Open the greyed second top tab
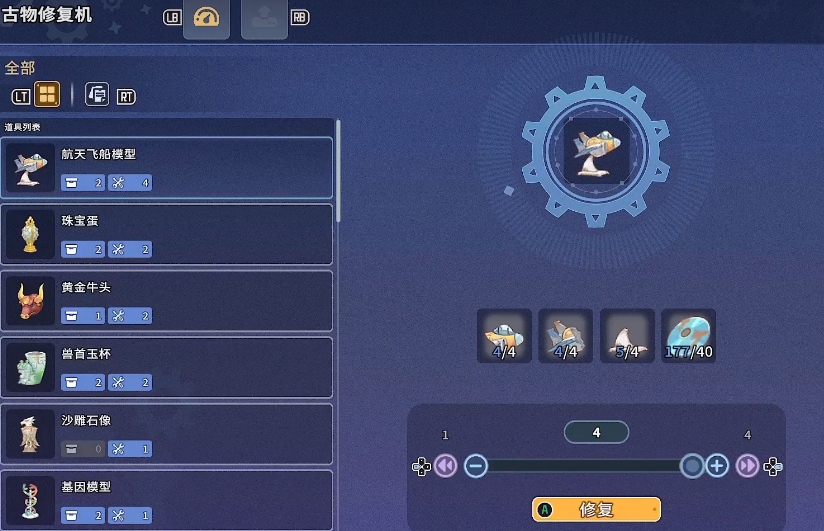The width and height of the screenshot is (824, 531). [x=264, y=18]
